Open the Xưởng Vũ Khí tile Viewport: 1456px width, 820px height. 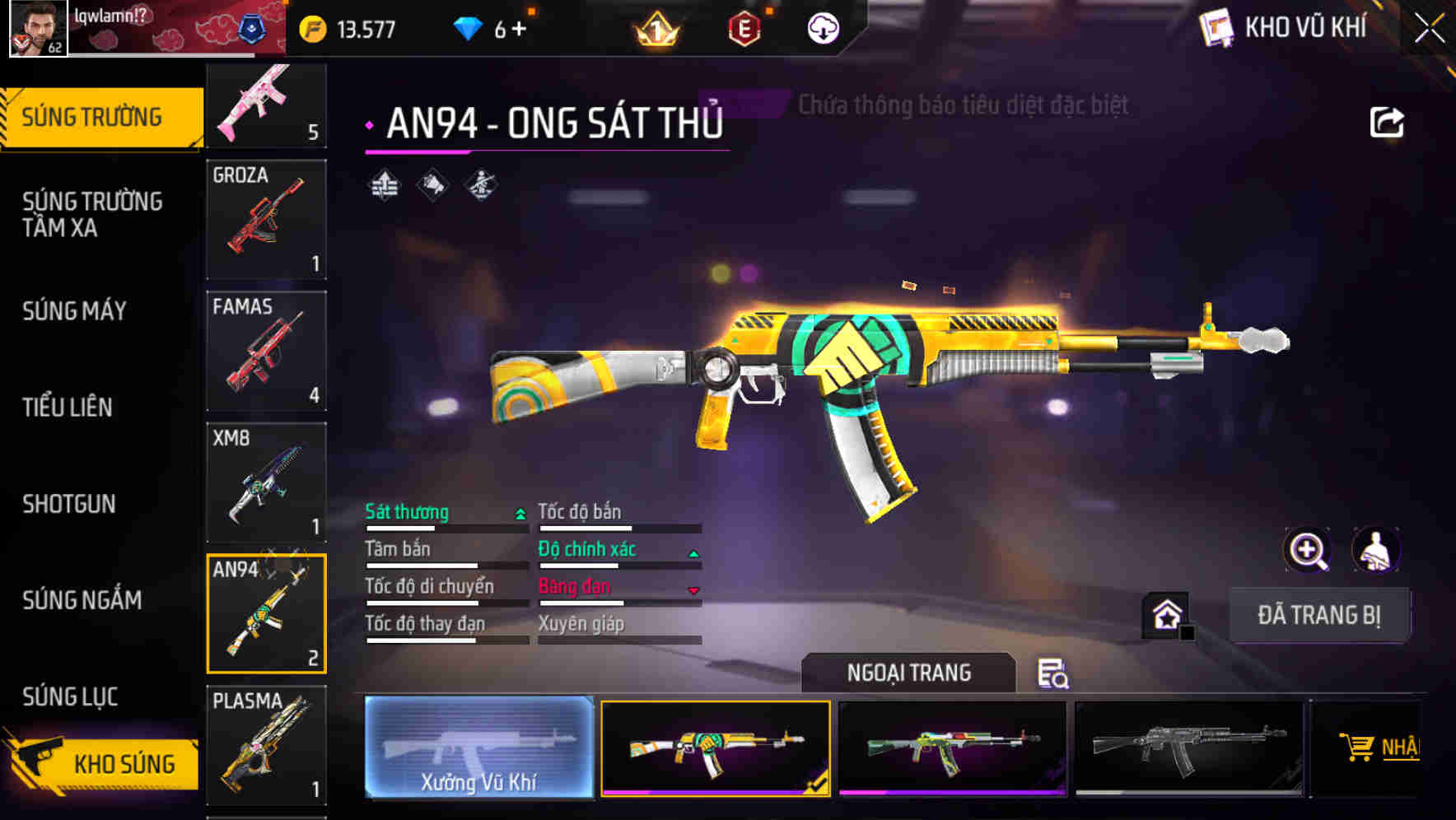(x=478, y=748)
